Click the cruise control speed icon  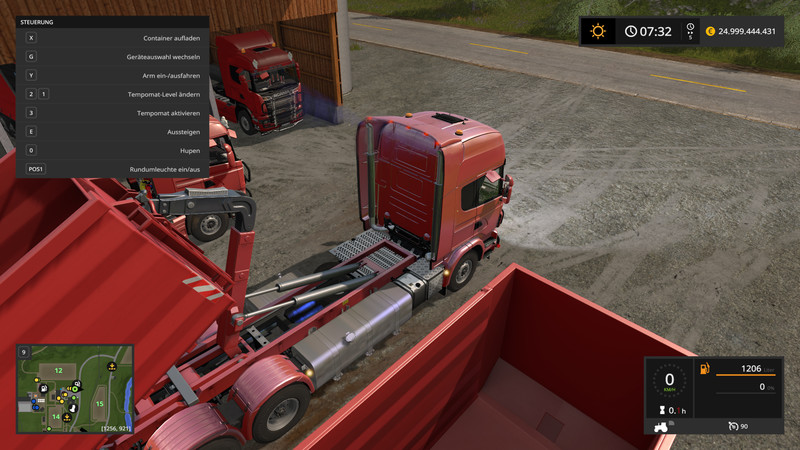click(x=733, y=426)
